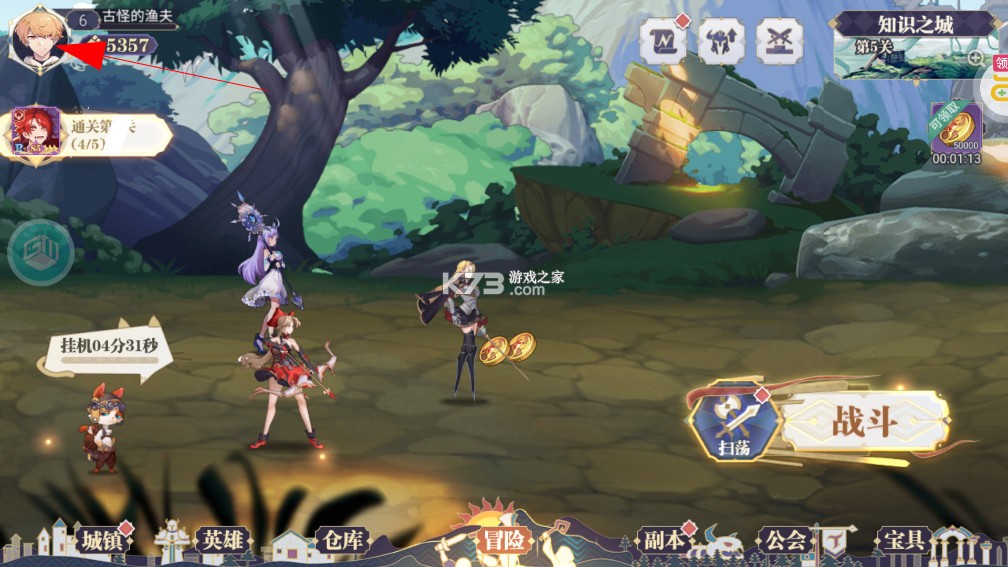
Task: Open the helmet upgrade icon
Action: pyautogui.click(x=721, y=41)
